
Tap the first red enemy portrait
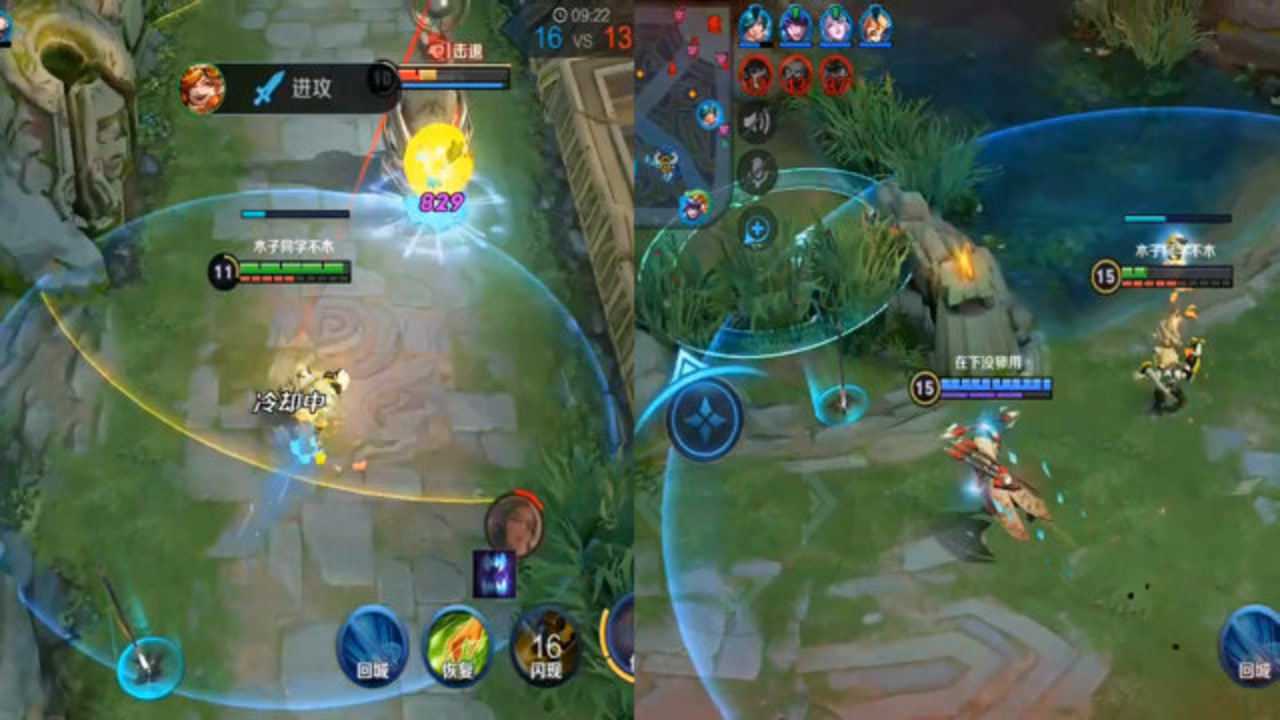(x=755, y=73)
